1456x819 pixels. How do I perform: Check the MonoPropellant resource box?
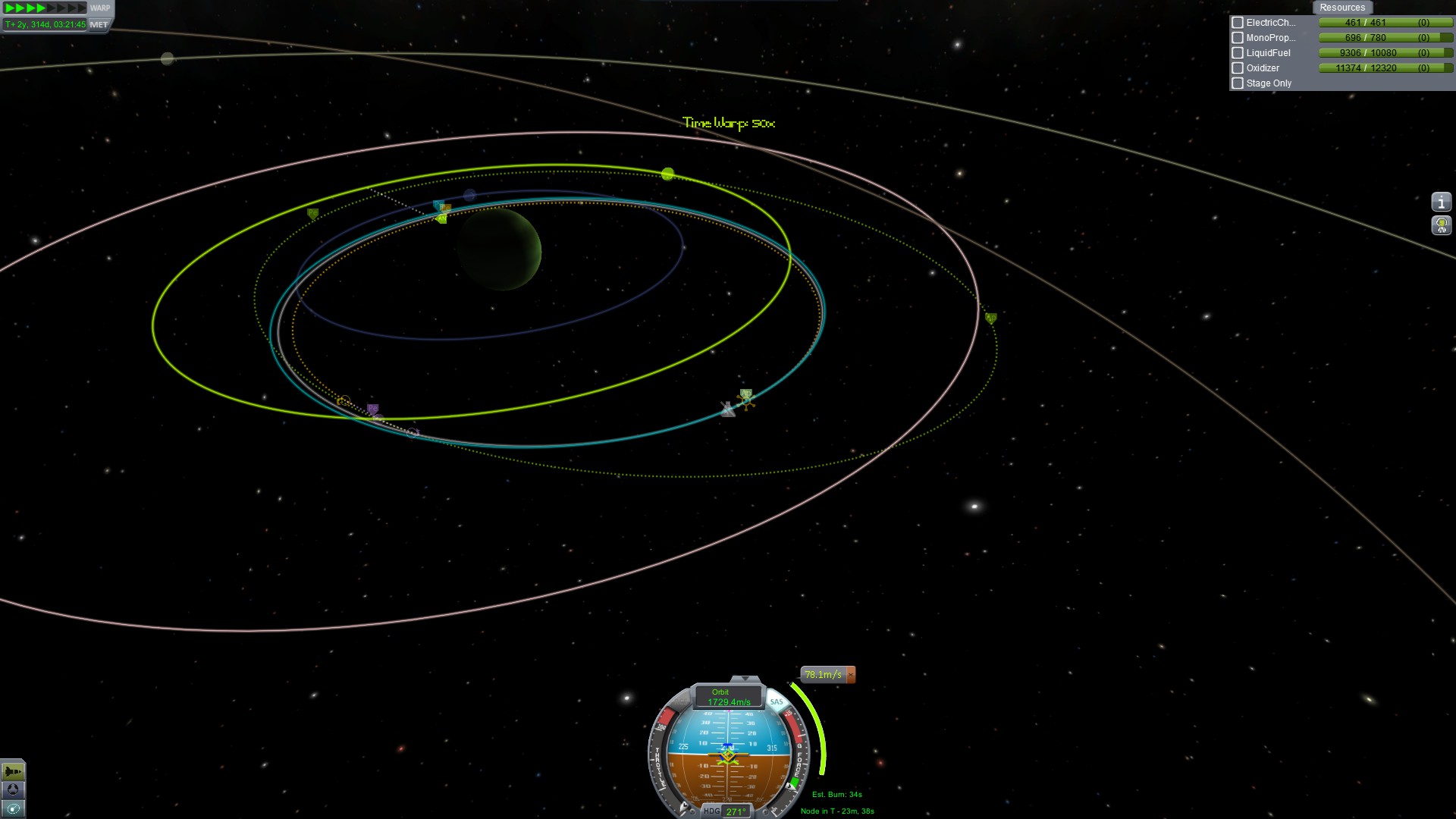click(1238, 38)
